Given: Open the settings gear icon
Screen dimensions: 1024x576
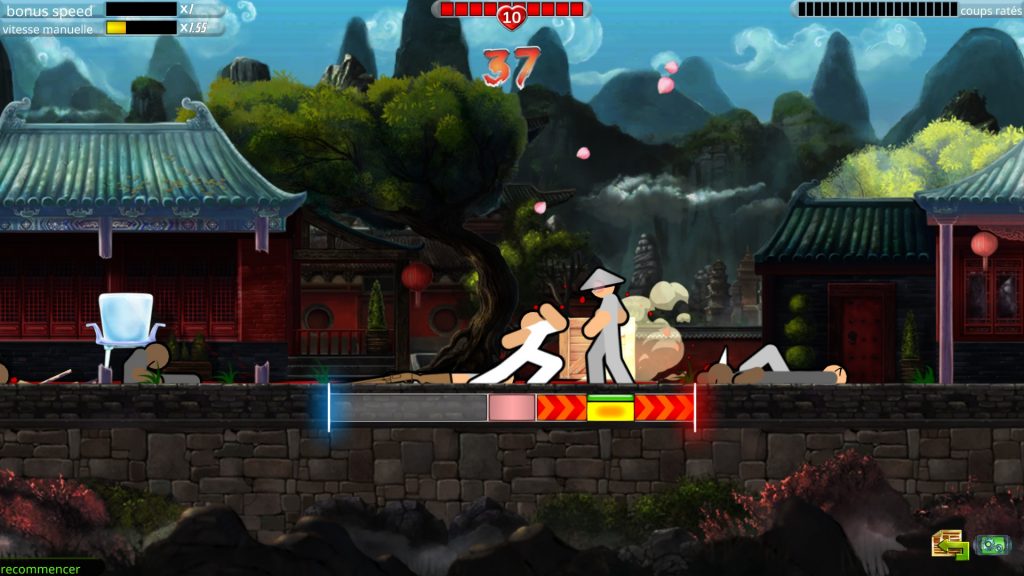Looking at the screenshot, I should pos(992,545).
